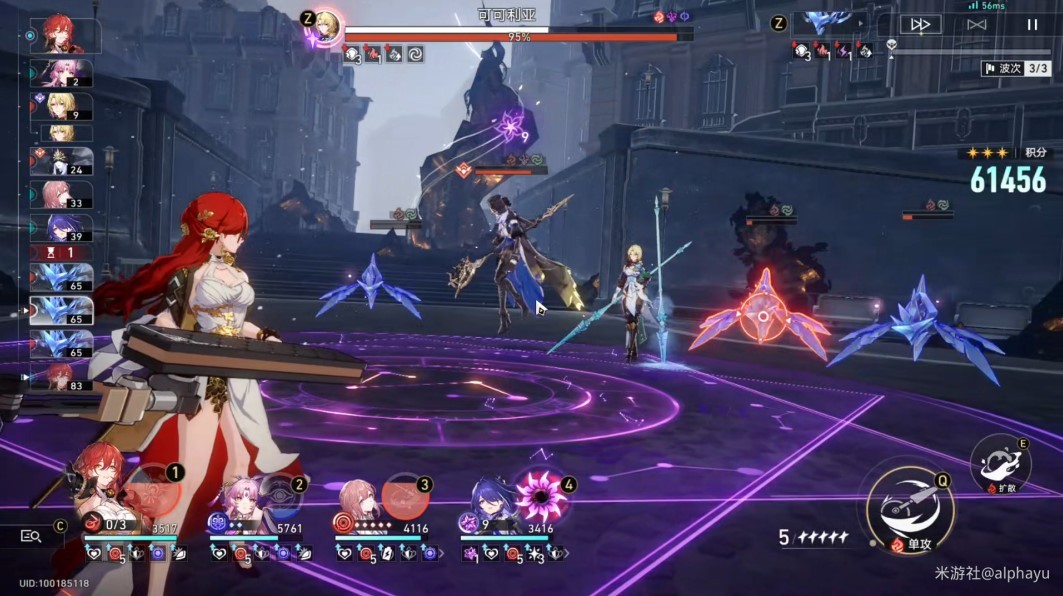Click the 波次 wave indicator
This screenshot has height=596, width=1063.
(x=1015, y=68)
